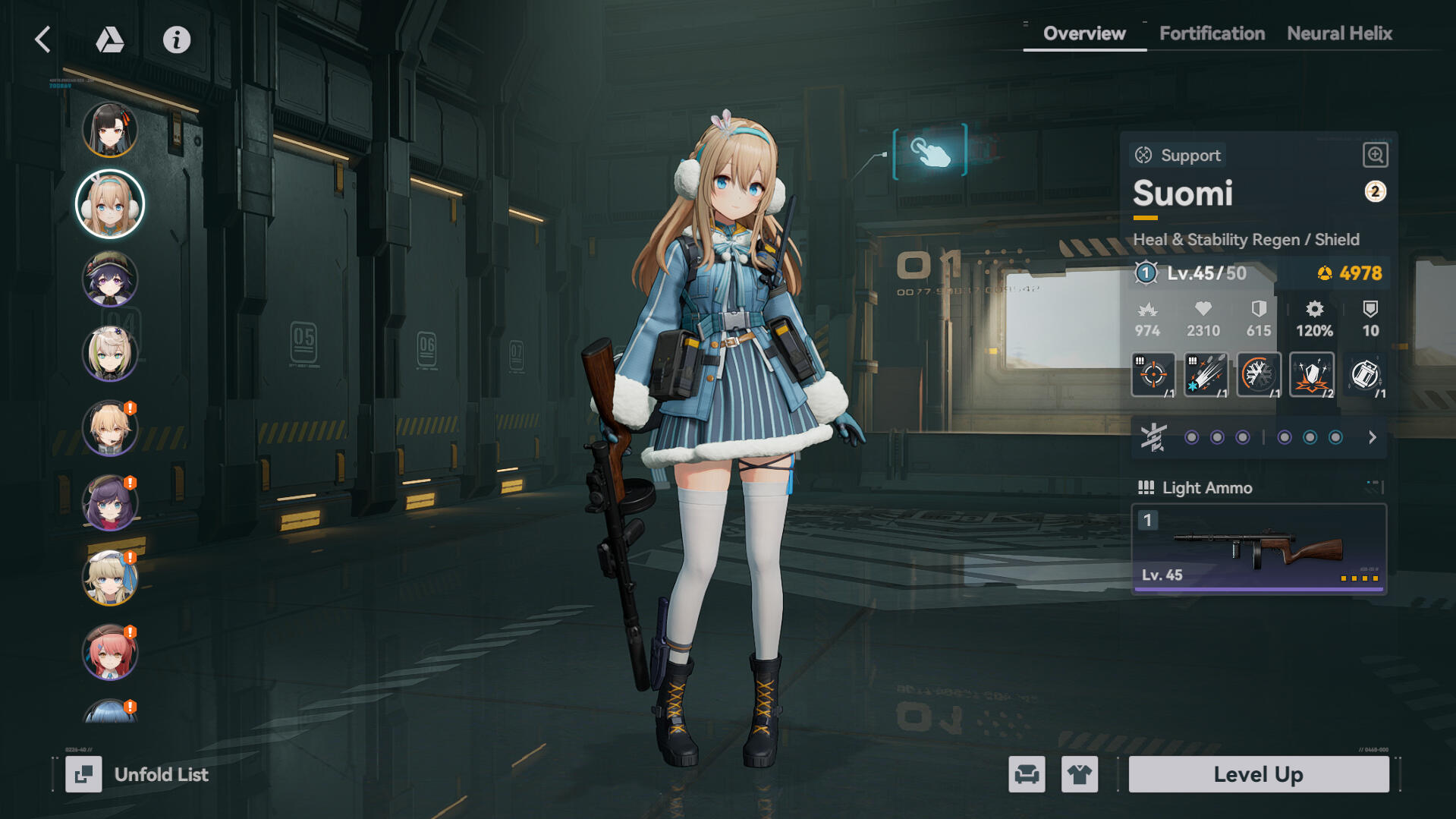The image size is (1456, 819).
Task: Inspect the crosshair basic attack skill
Action: [1153, 374]
